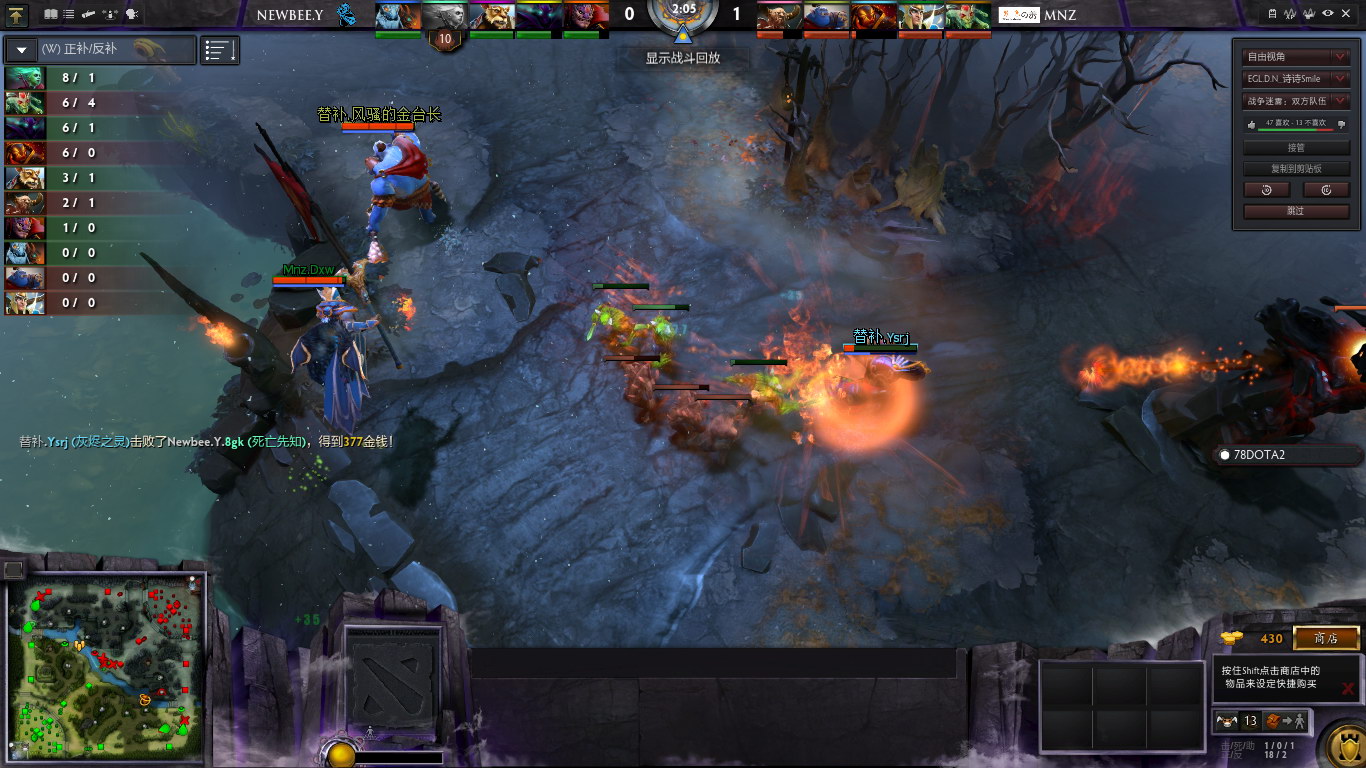Give the broadcast a thumbs-up like
Screen dimensions: 1366x768
[x=1250, y=124]
